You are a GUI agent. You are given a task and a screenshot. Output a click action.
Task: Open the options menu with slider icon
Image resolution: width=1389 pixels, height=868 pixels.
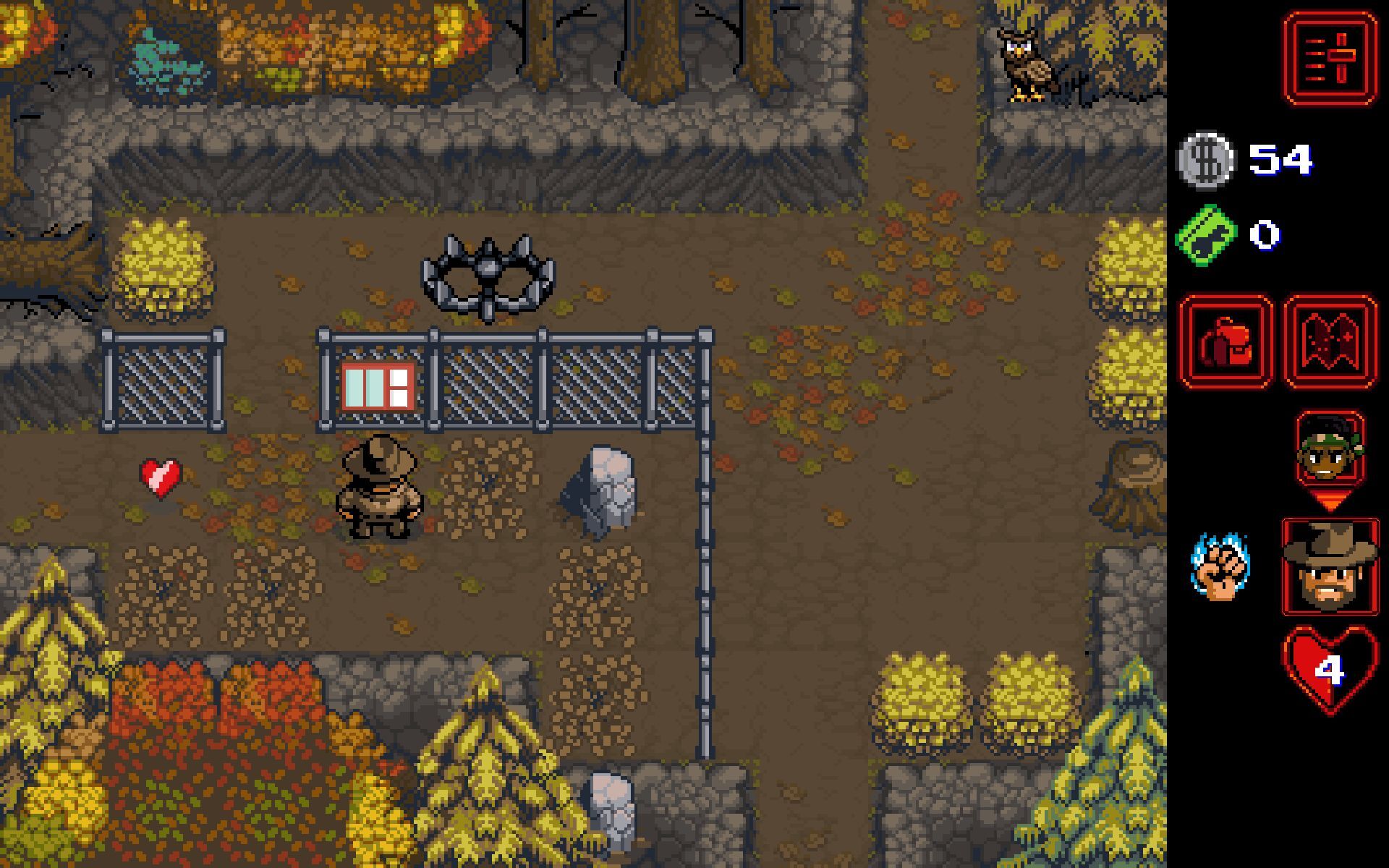1328,58
